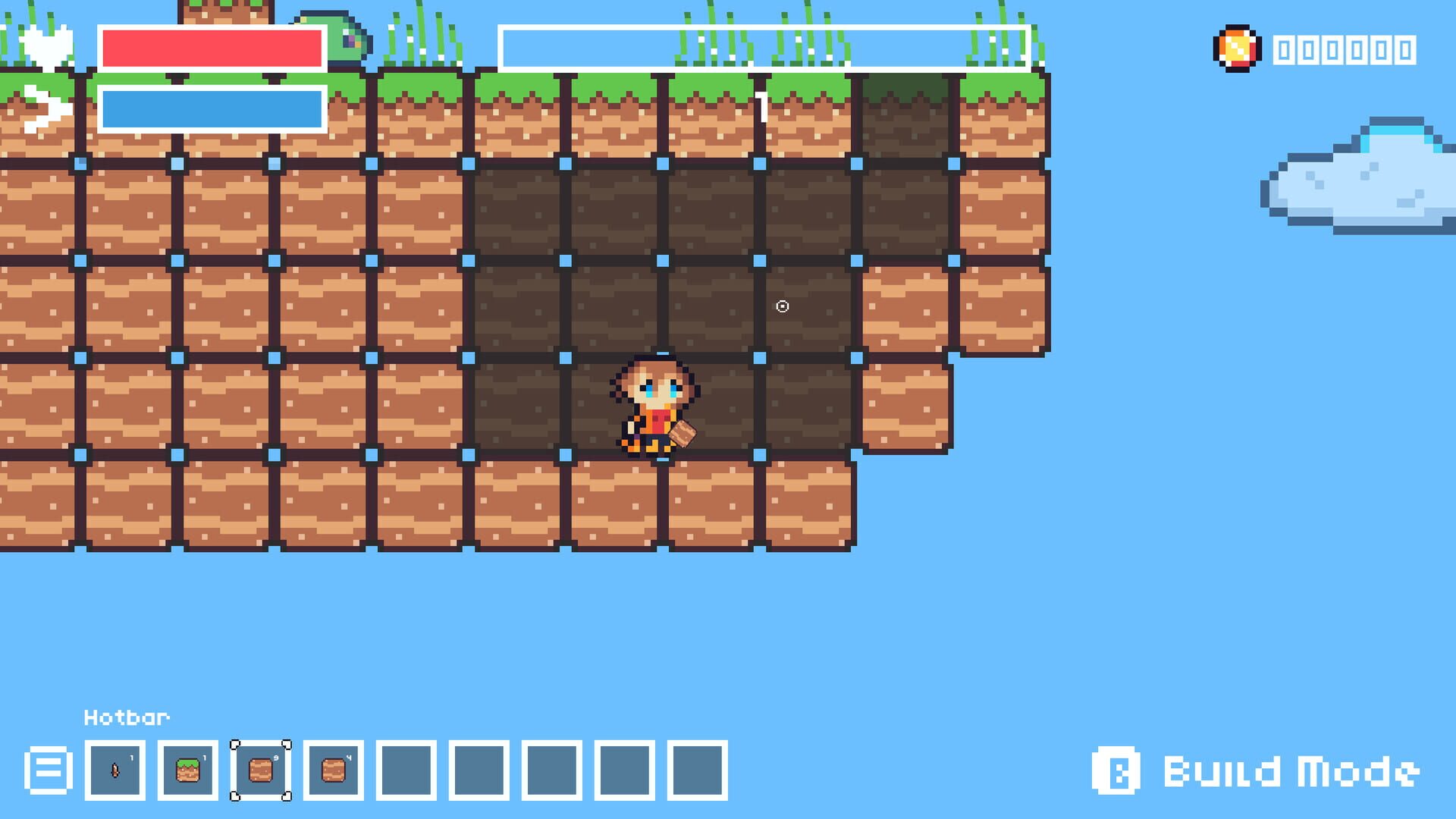Click the coin currency icon top right
This screenshot has height=819, width=1456.
[1236, 49]
